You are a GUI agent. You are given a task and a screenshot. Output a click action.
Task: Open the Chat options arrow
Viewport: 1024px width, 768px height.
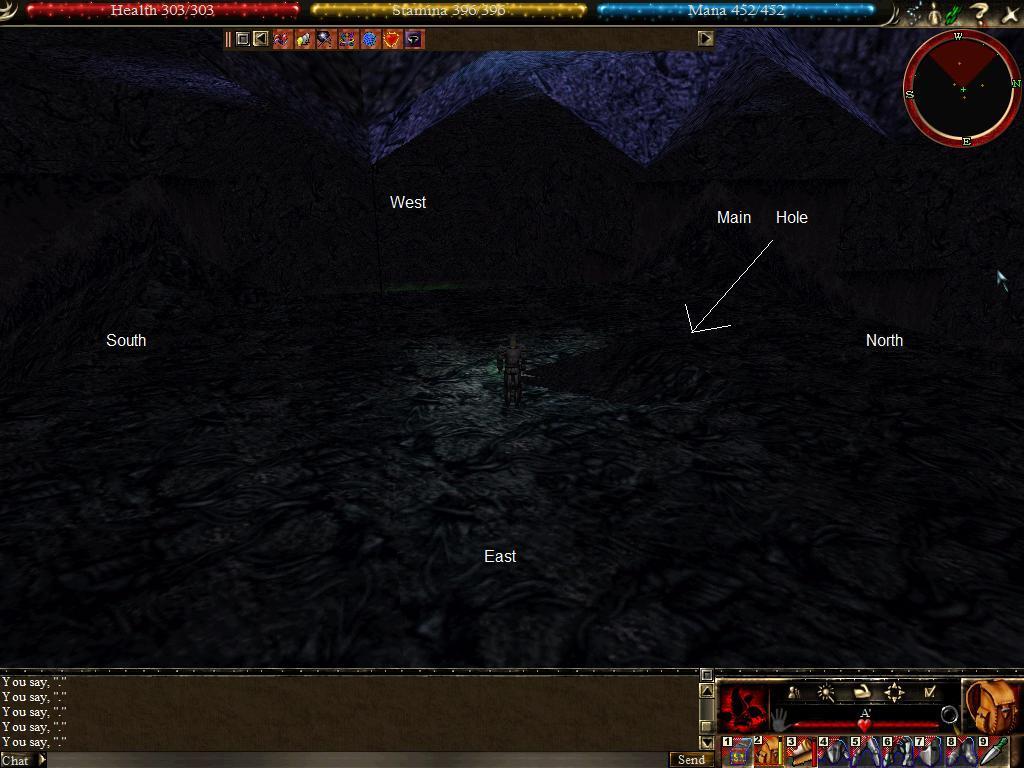pyautogui.click(x=42, y=760)
